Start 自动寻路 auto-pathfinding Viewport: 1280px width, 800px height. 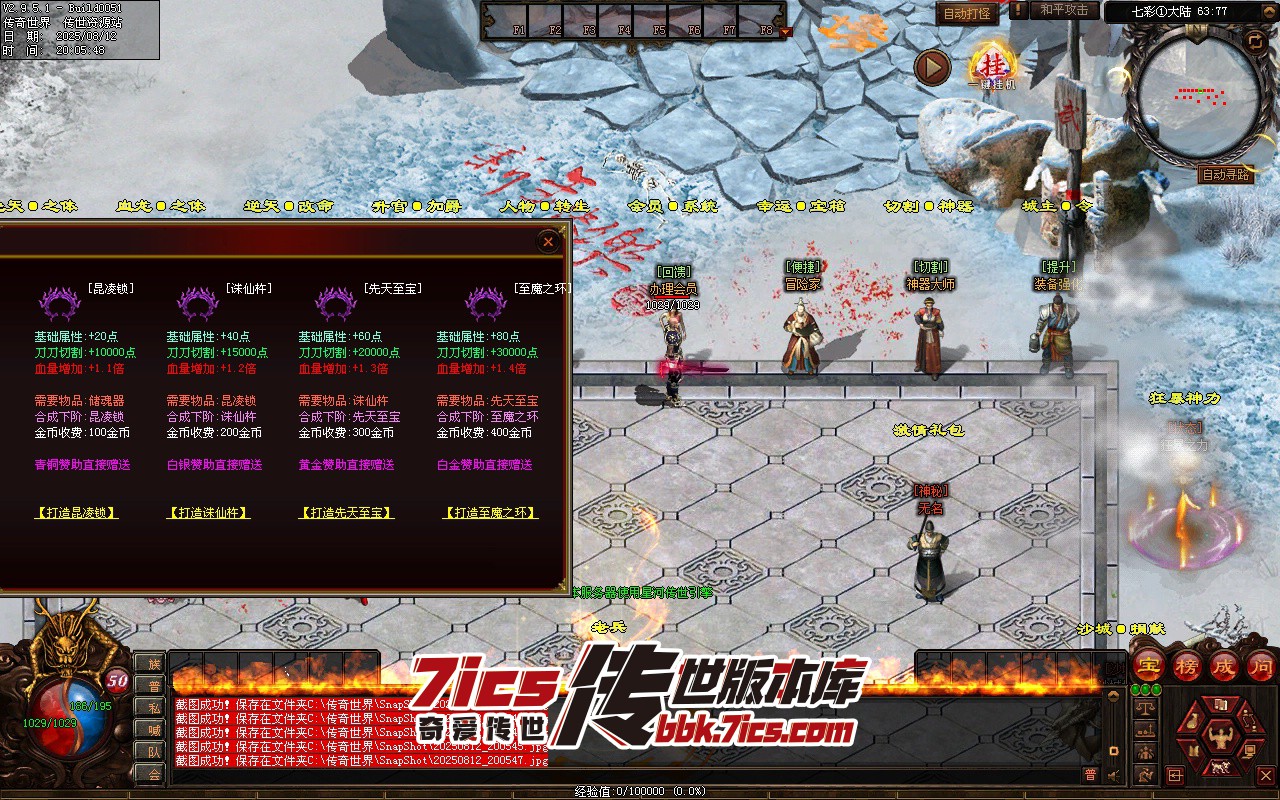[x=1225, y=175]
